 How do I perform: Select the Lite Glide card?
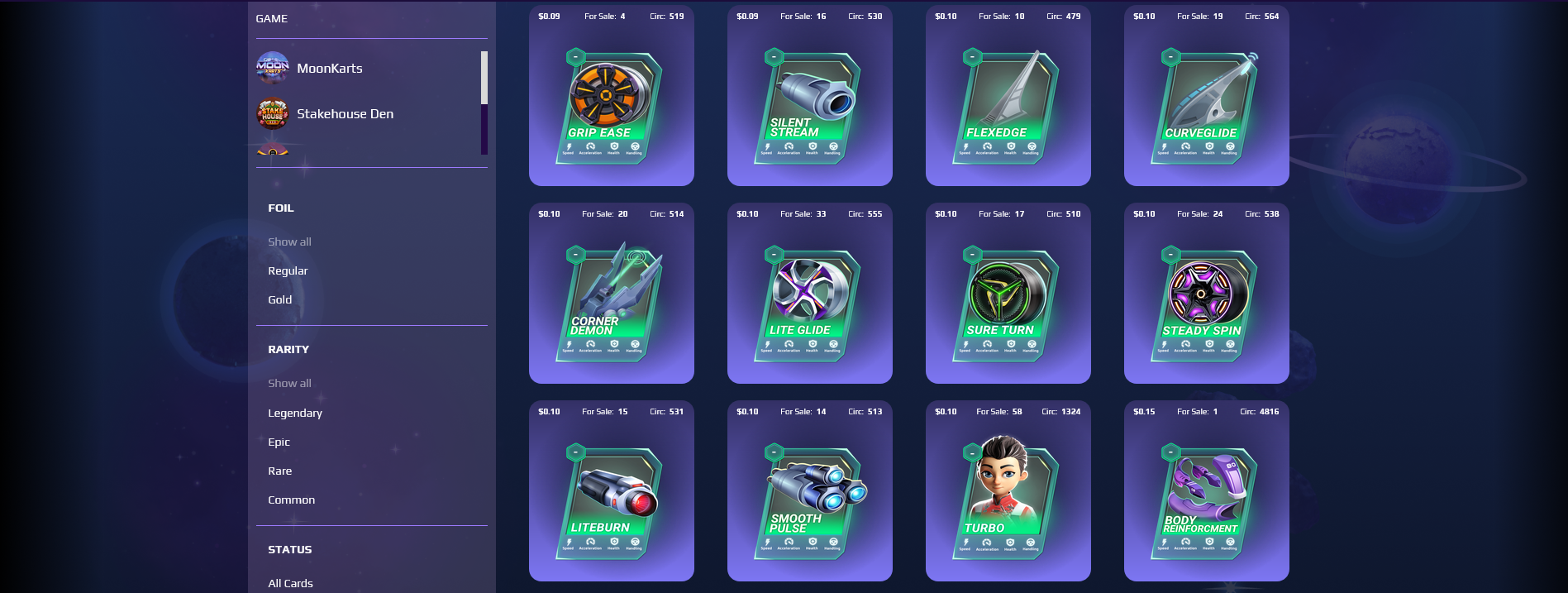tap(809, 301)
